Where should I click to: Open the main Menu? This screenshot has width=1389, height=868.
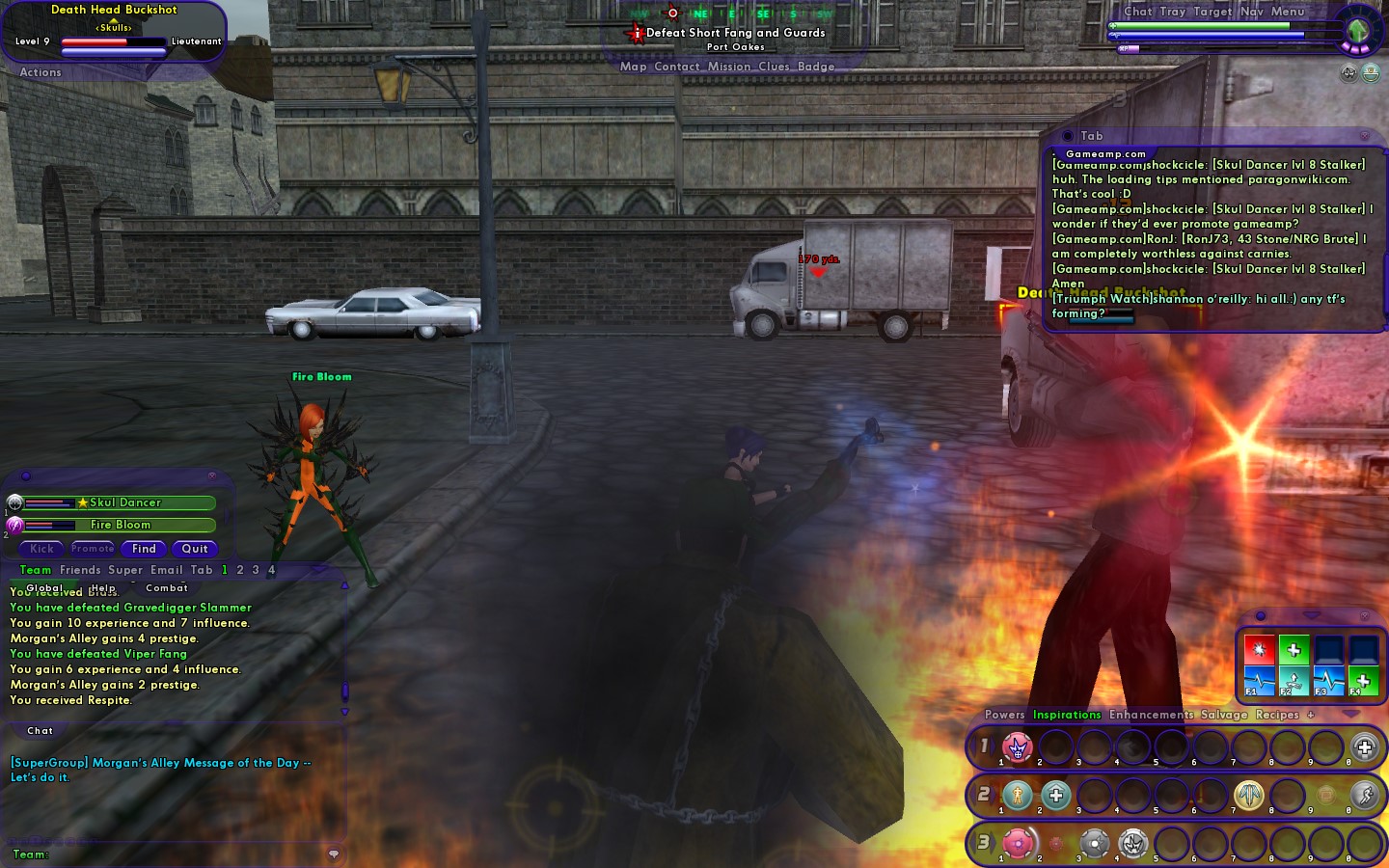point(1287,12)
